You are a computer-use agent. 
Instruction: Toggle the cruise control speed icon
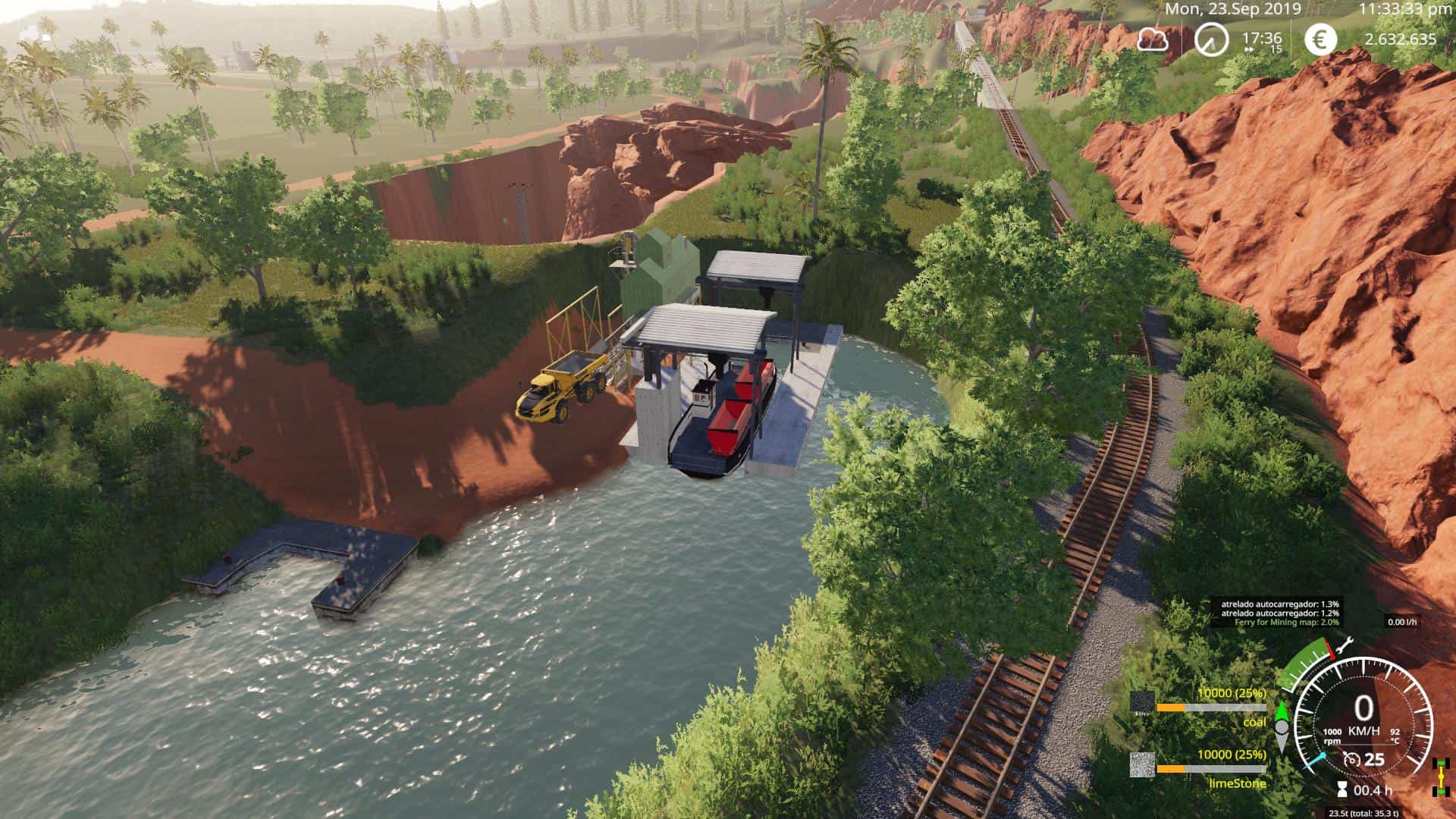1351,759
